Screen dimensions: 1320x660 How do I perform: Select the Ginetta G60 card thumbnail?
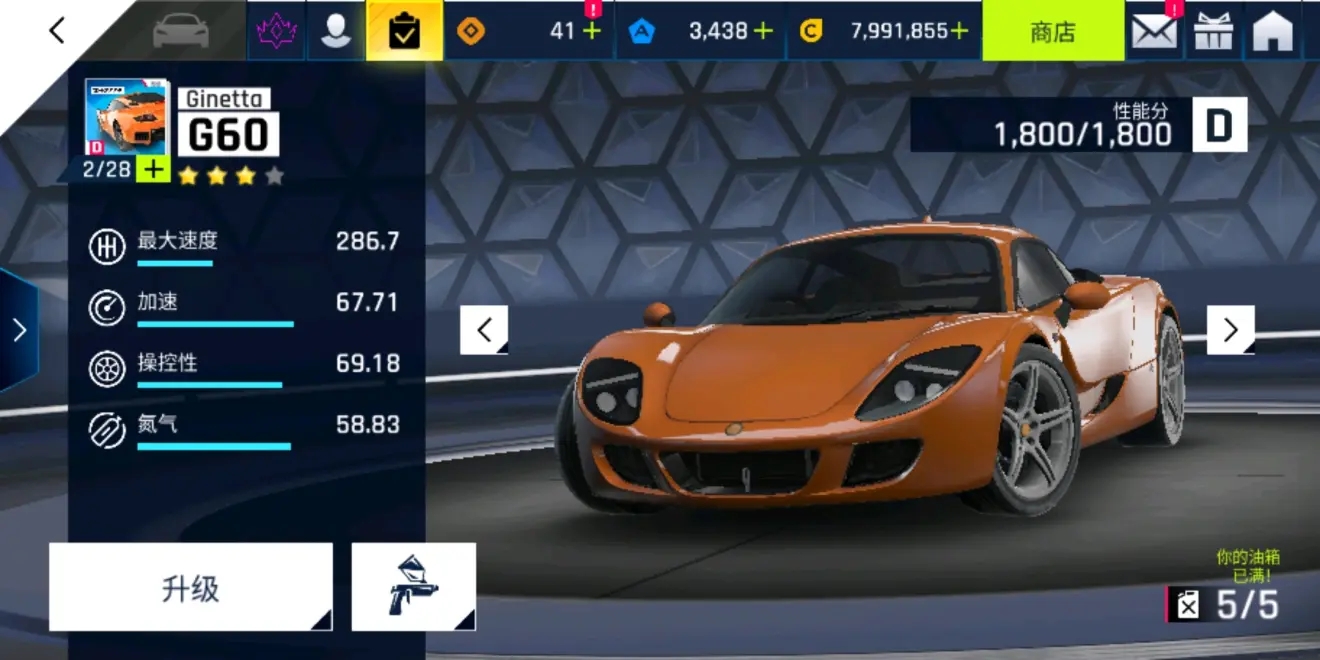(126, 117)
